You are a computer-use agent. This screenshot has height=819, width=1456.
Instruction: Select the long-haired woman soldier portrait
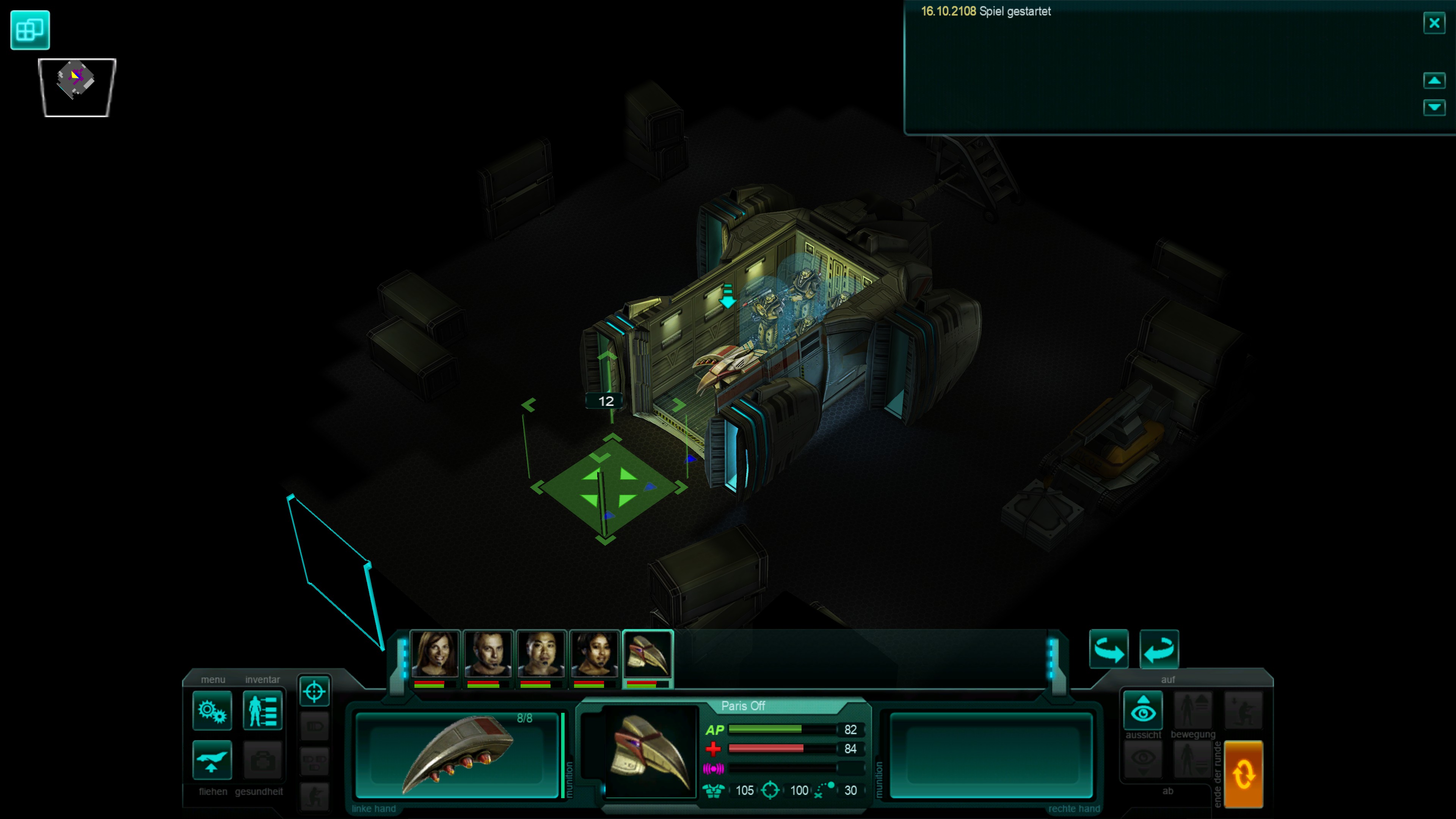(434, 654)
